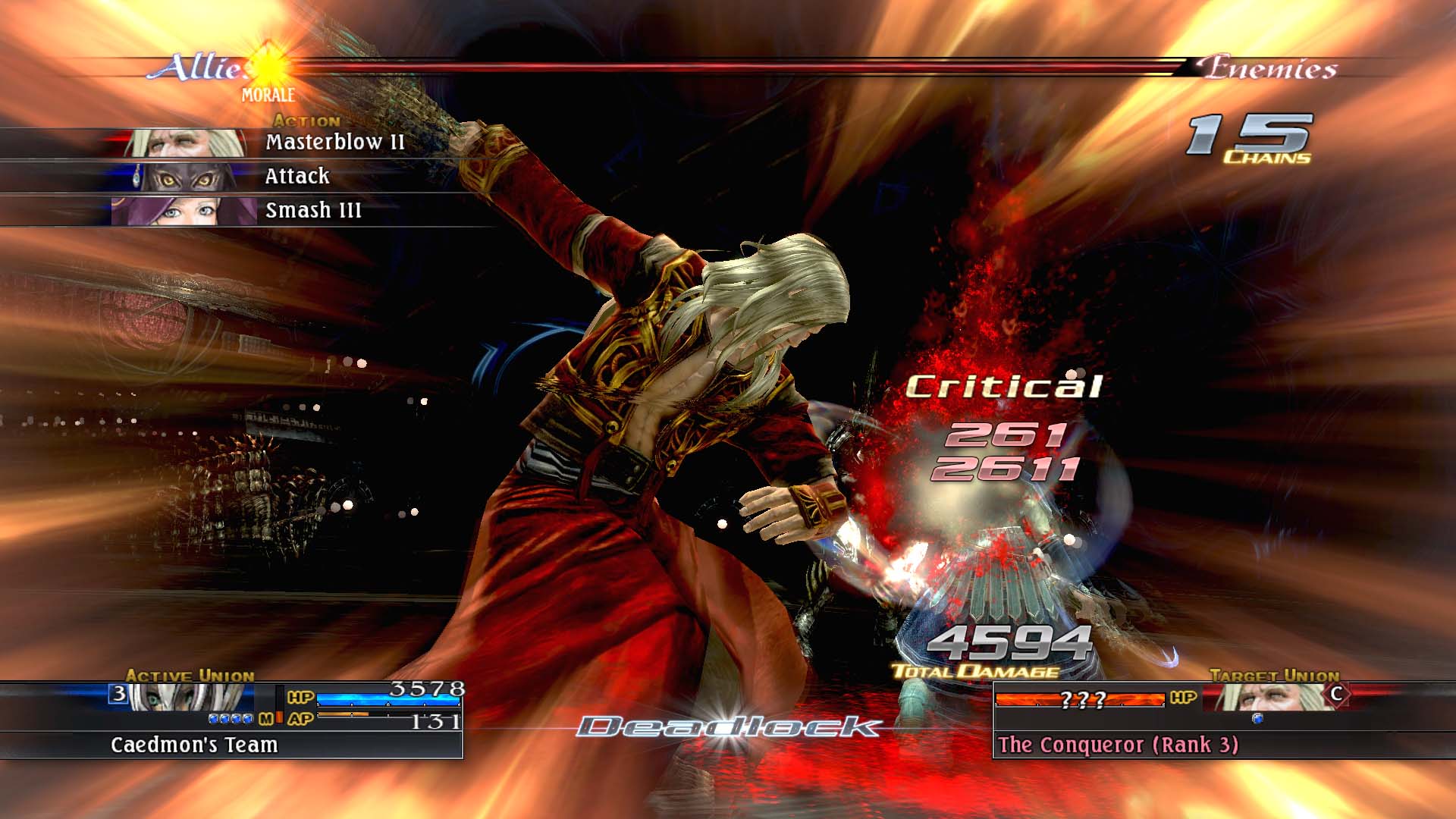Screen dimensions: 1456x819
Task: Expand the Smash III action entry
Action: 315,211
